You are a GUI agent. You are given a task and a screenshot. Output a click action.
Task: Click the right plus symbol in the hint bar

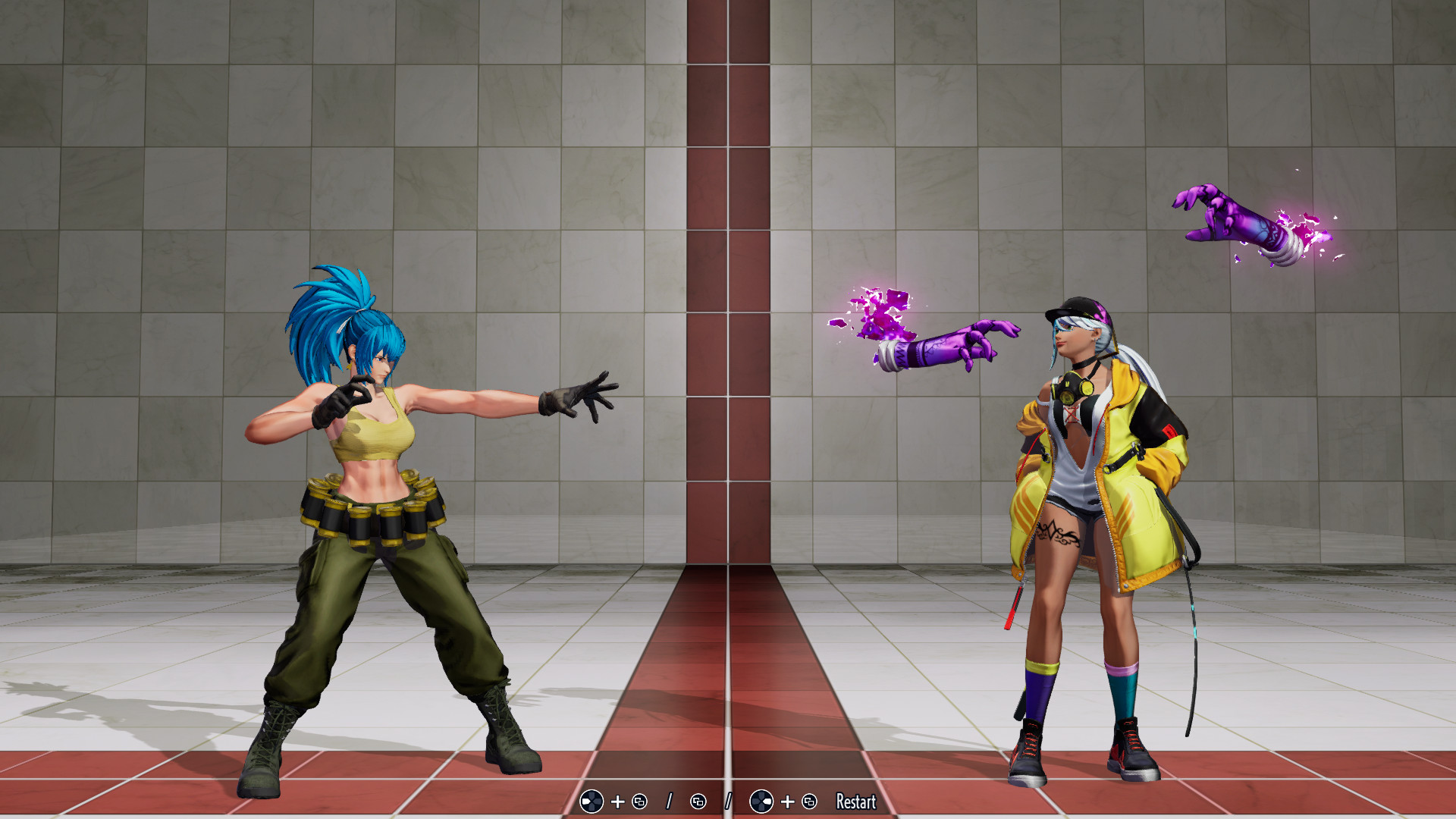tap(787, 801)
